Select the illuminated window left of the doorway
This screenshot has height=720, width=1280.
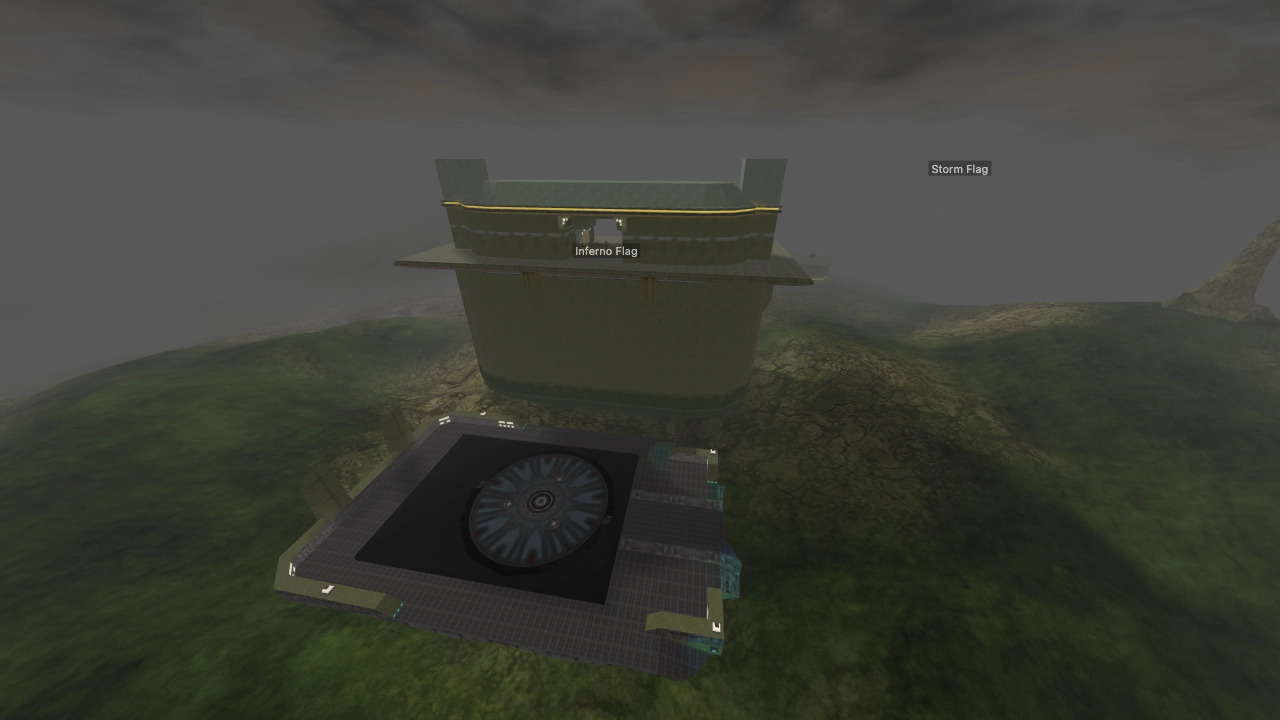pyautogui.click(x=563, y=219)
